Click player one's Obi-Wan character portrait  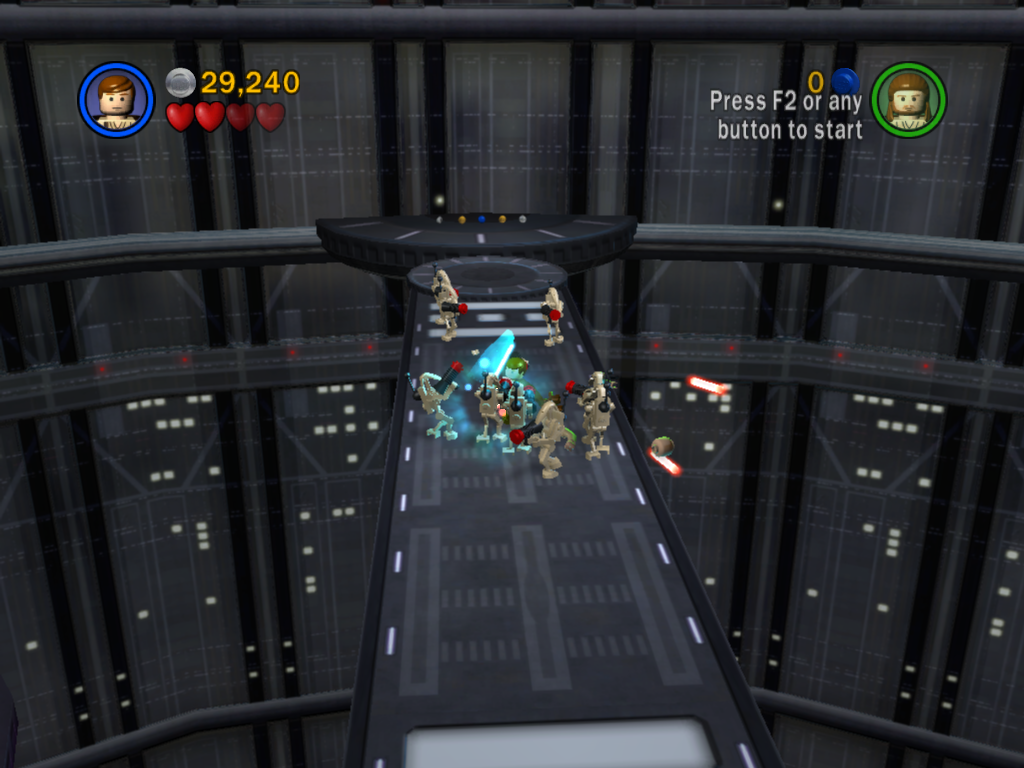(116, 100)
